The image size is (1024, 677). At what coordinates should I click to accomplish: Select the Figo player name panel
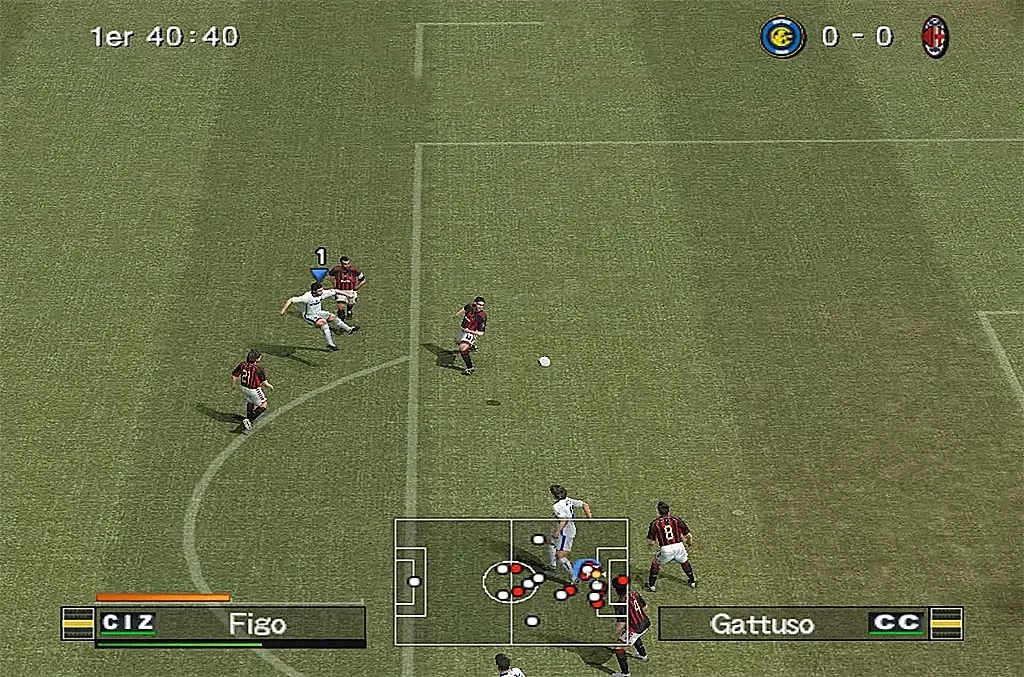(257, 625)
